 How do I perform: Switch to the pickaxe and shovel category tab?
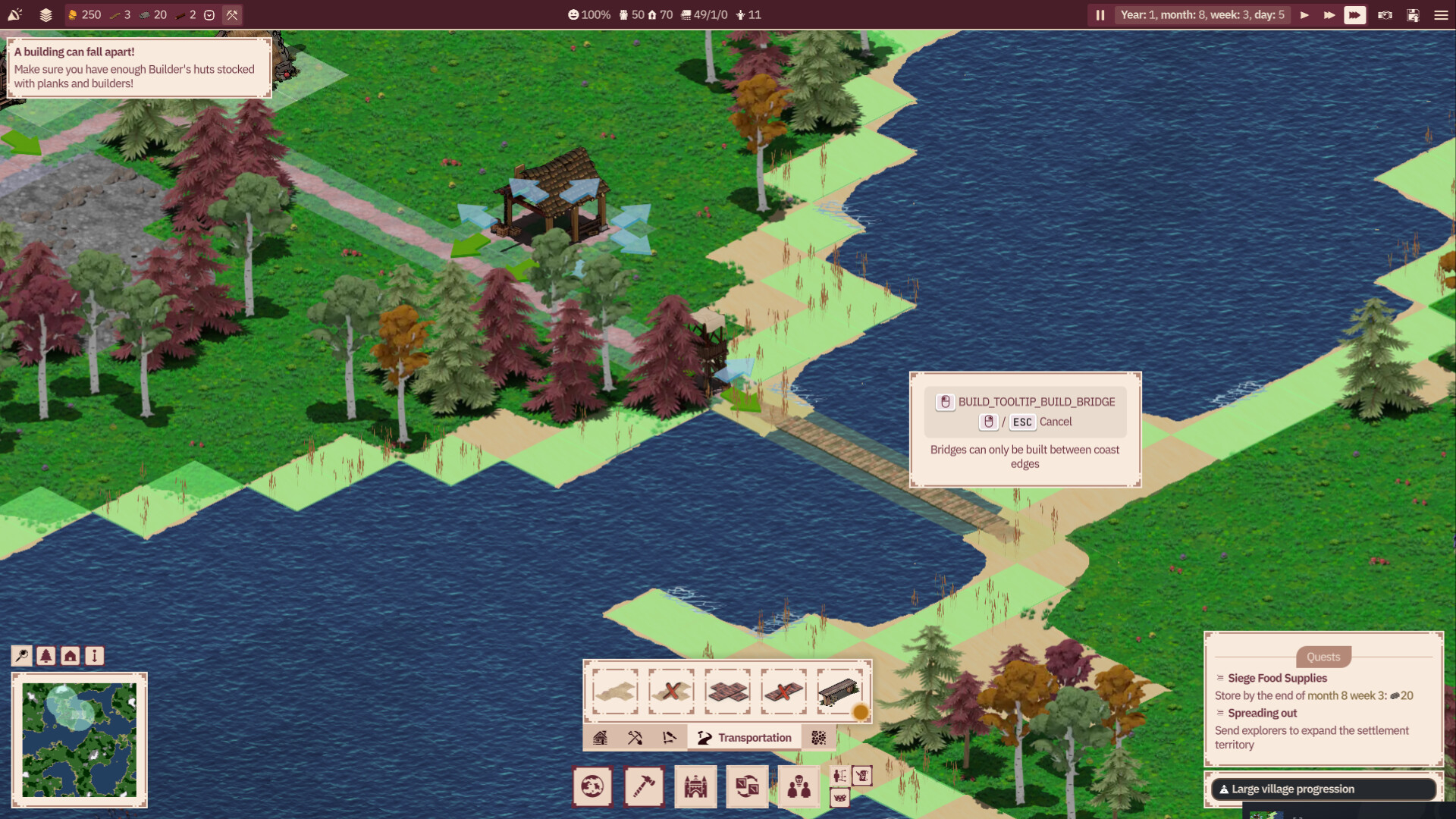[635, 738]
